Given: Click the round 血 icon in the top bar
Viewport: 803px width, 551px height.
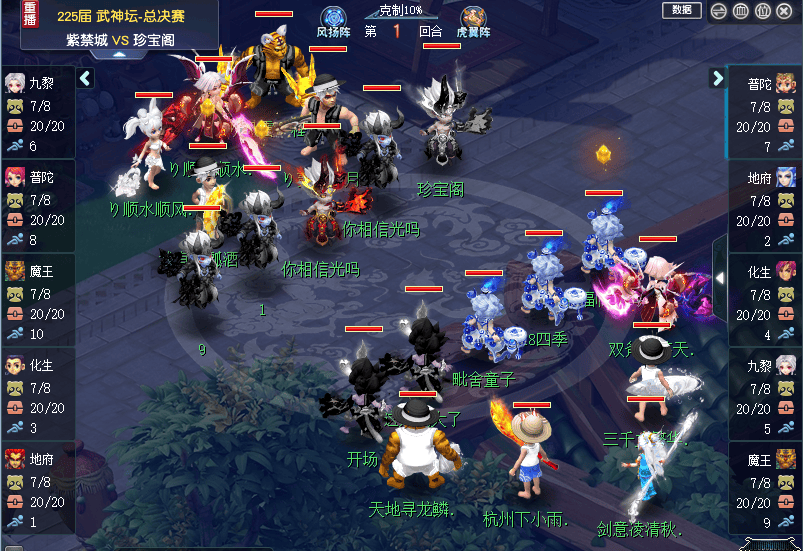Looking at the screenshot, I should [x=741, y=11].
